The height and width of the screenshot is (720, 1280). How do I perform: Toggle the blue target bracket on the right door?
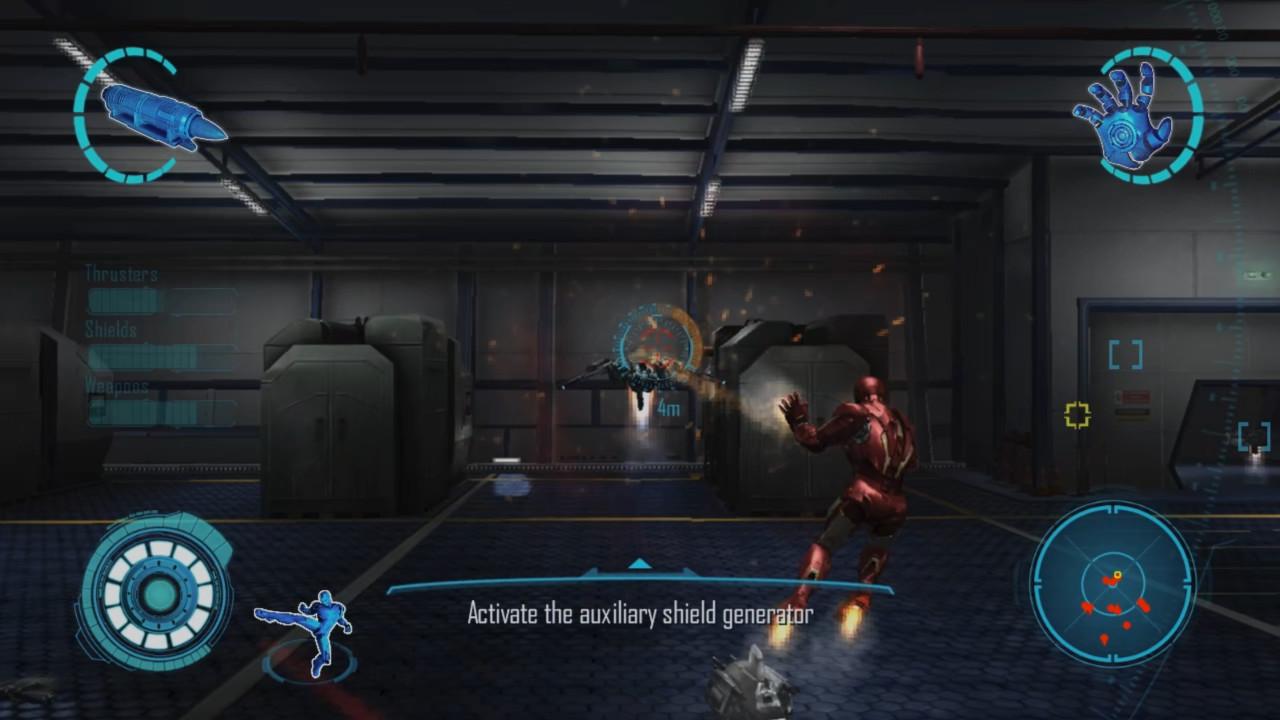(1125, 353)
